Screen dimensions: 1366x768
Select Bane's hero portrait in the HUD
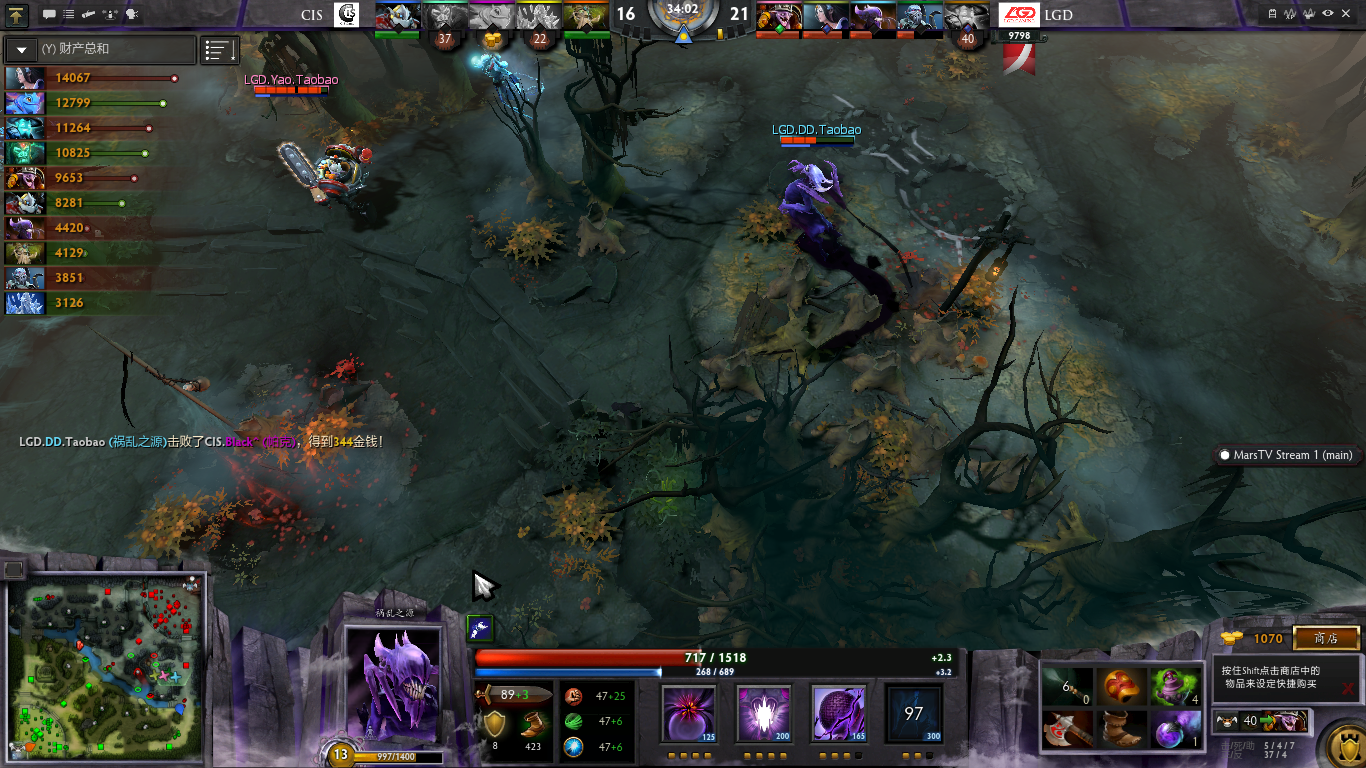(x=393, y=685)
